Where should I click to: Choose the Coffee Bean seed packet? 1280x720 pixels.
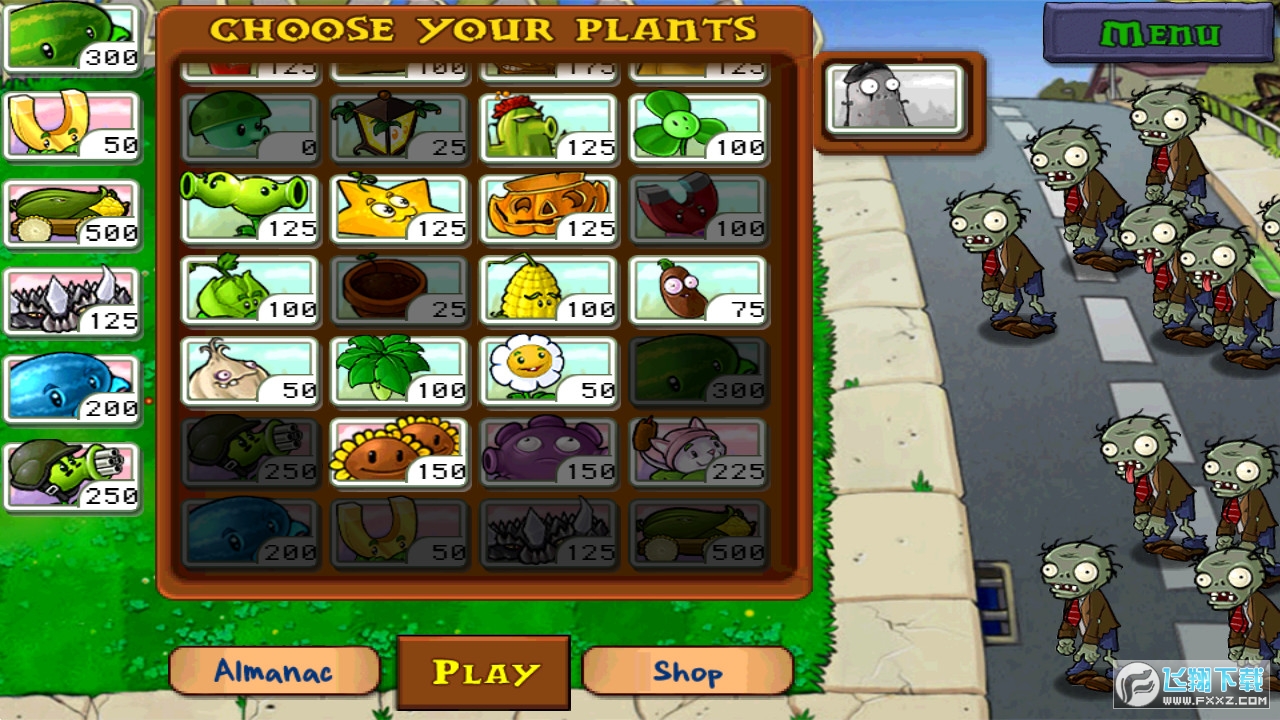(x=697, y=290)
